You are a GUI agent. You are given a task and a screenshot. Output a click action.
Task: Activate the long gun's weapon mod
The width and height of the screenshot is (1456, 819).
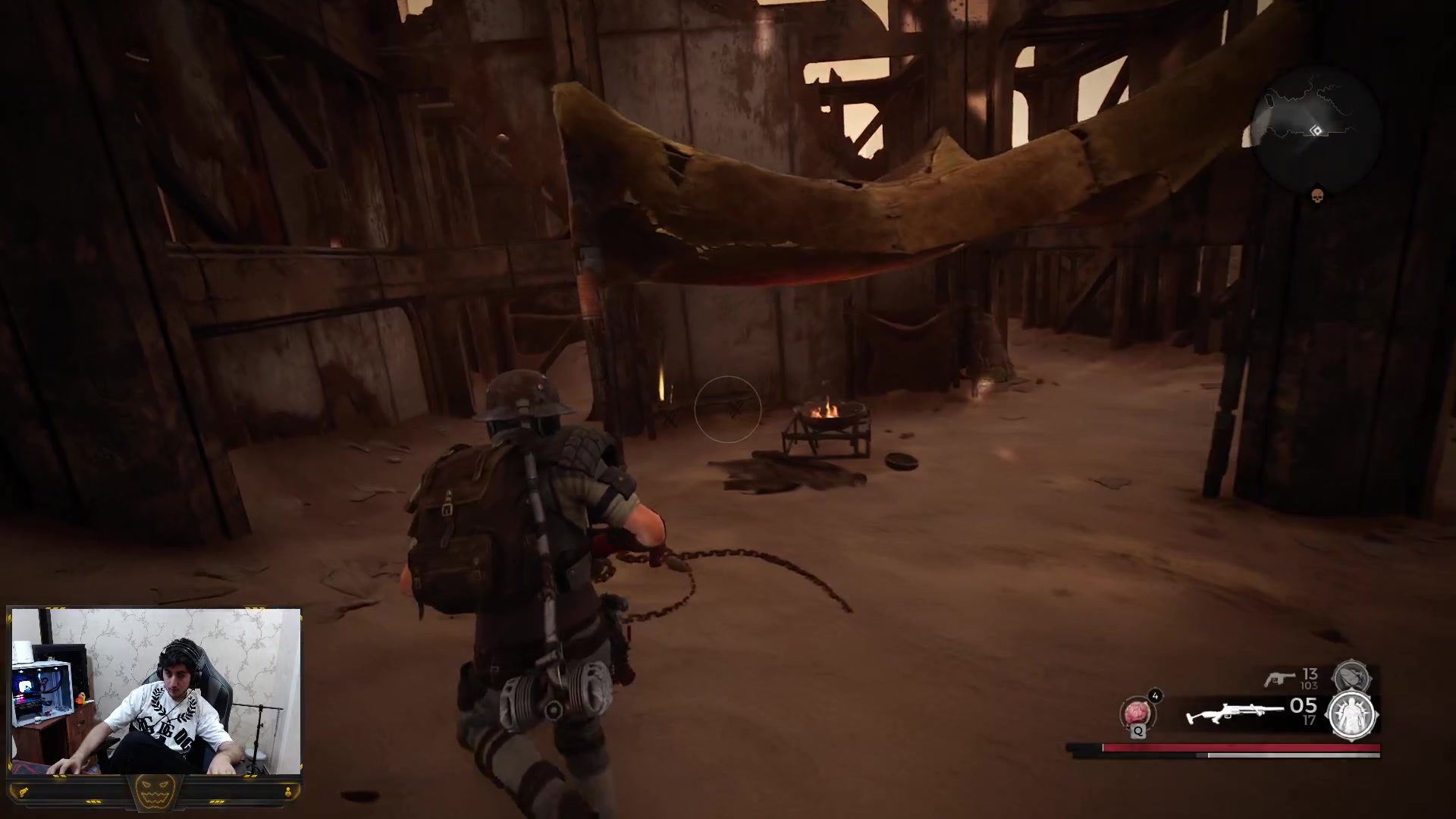tap(1353, 715)
